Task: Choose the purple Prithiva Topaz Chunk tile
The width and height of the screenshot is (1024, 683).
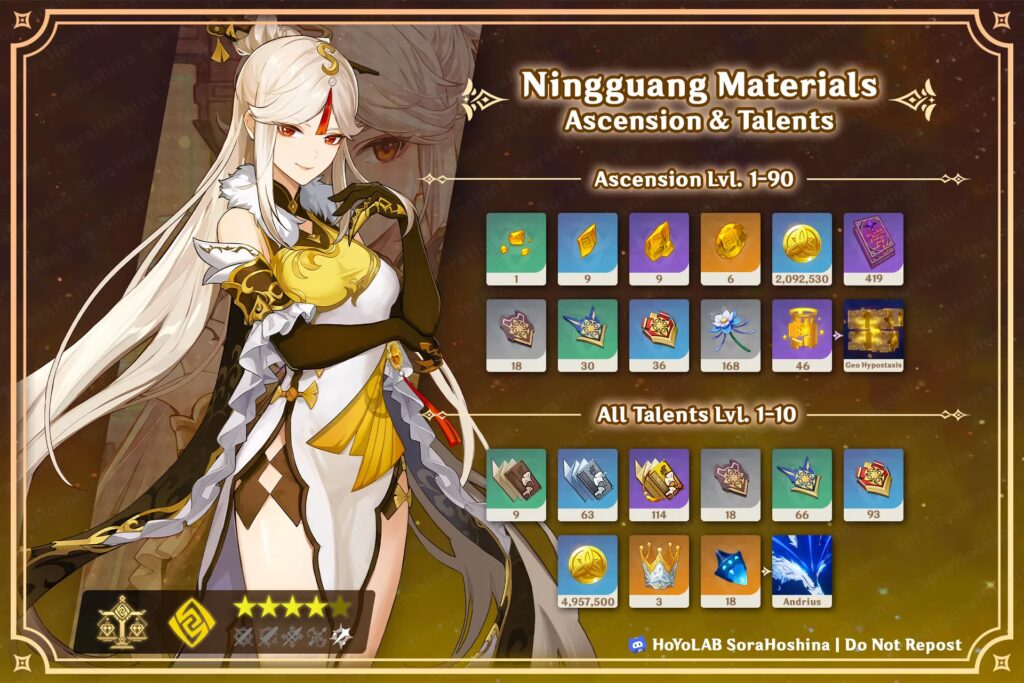Action: tap(659, 248)
